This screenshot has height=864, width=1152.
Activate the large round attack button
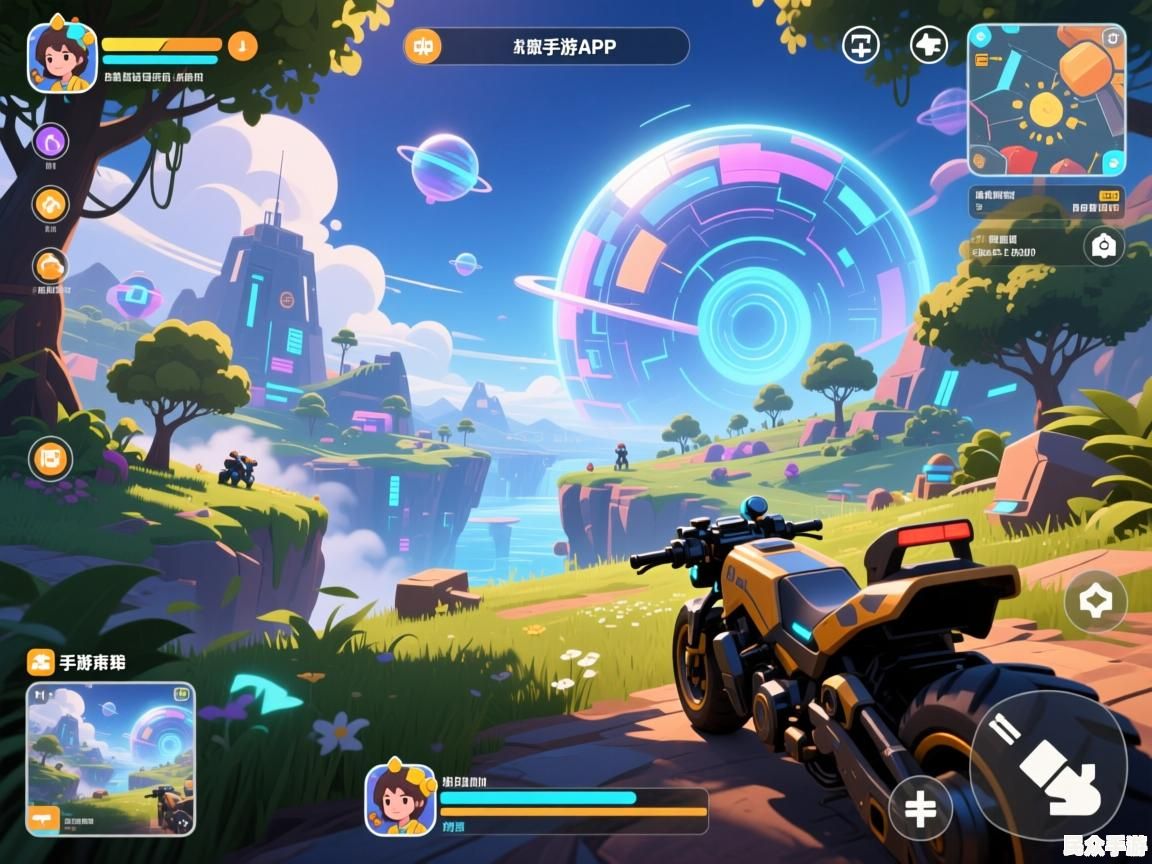(x=1048, y=765)
